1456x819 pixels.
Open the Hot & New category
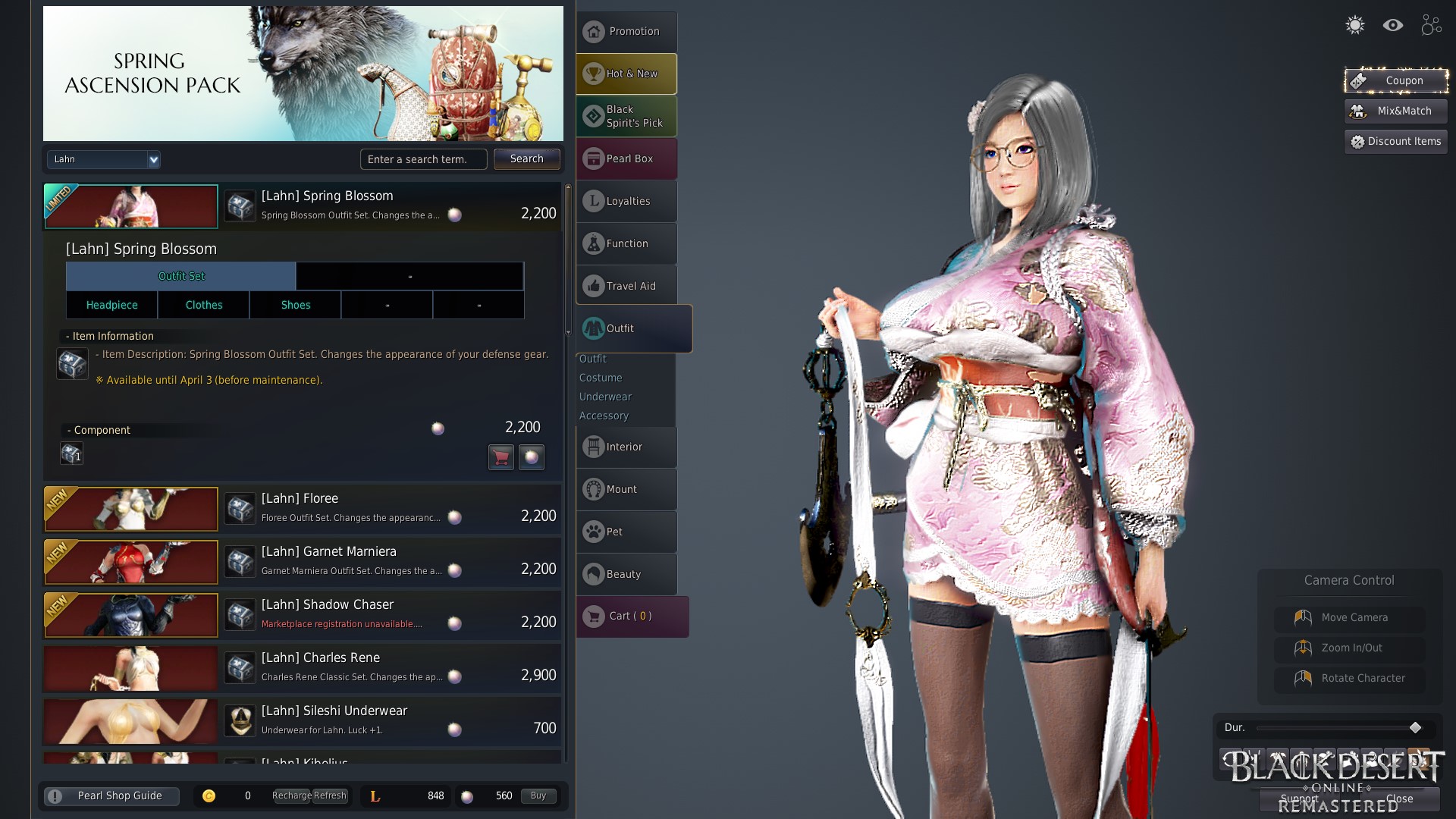(626, 74)
